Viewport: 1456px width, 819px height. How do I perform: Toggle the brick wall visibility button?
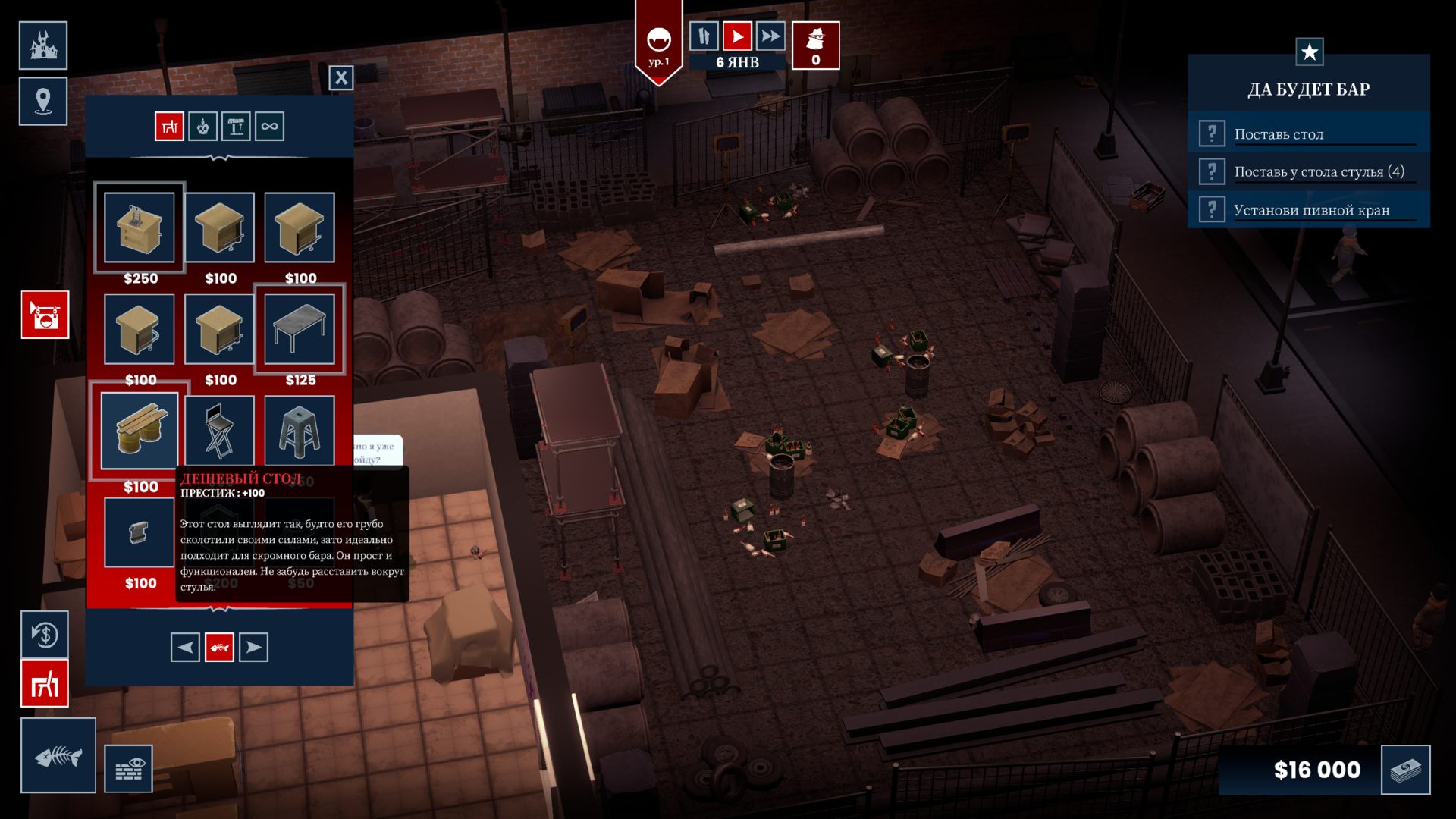pos(128,769)
